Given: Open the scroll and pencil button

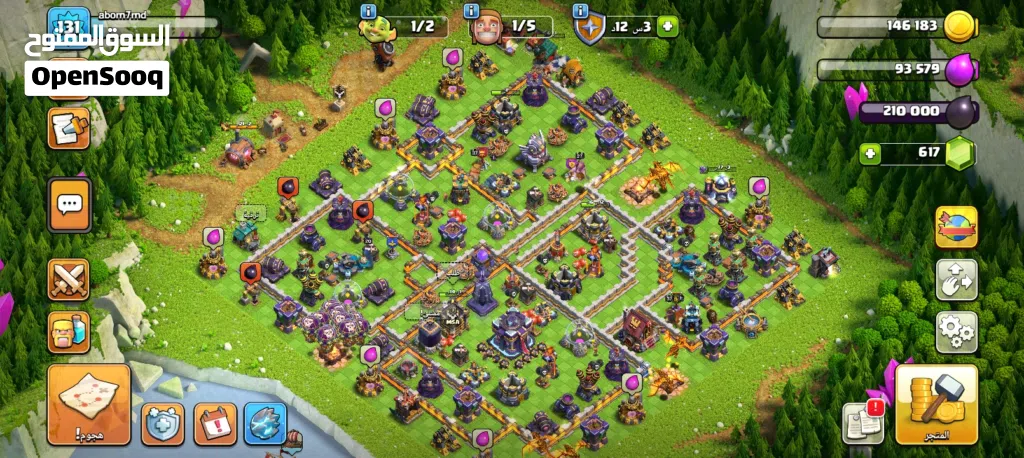Looking at the screenshot, I should [x=69, y=128].
